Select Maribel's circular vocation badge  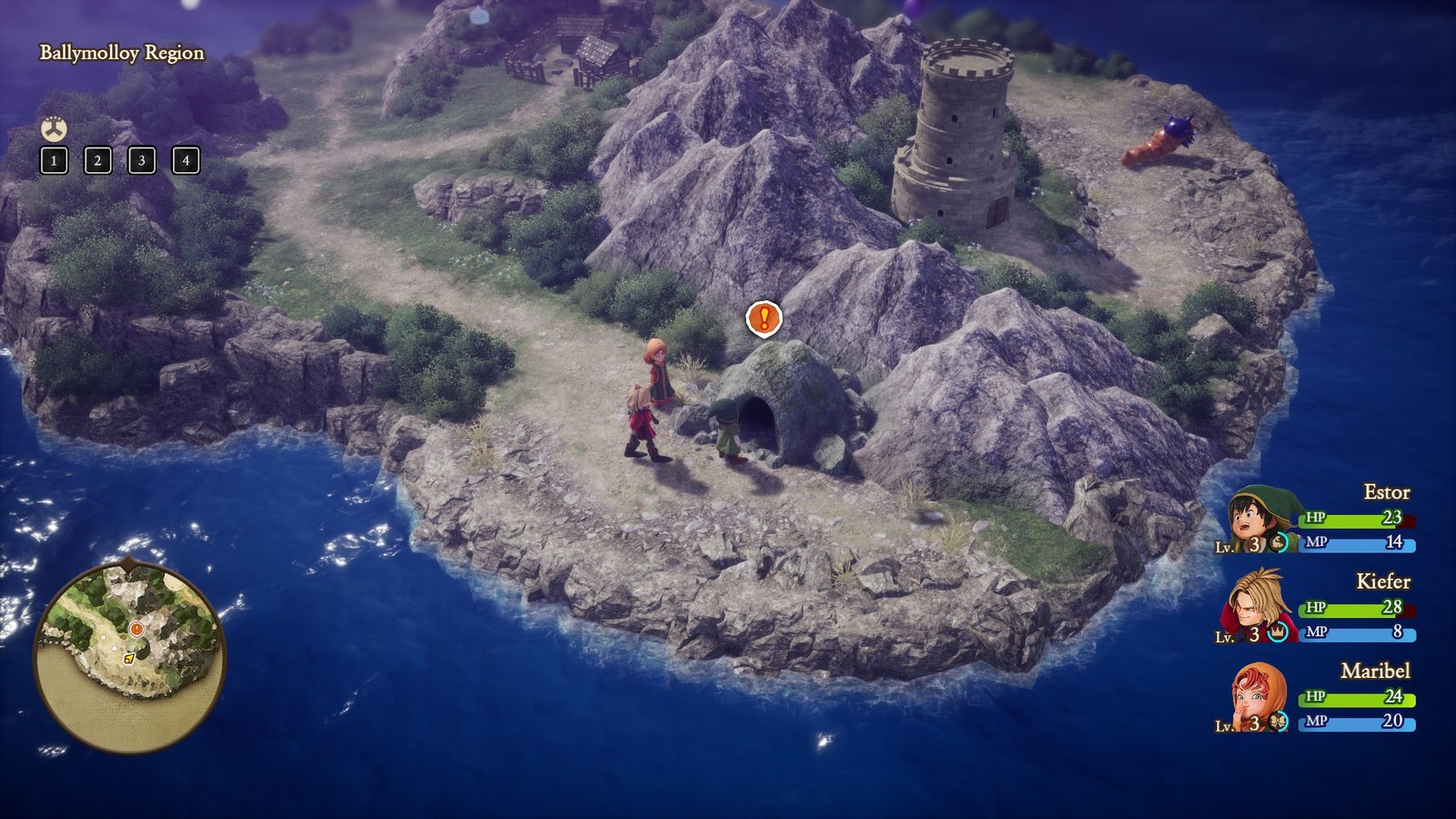point(1279,721)
